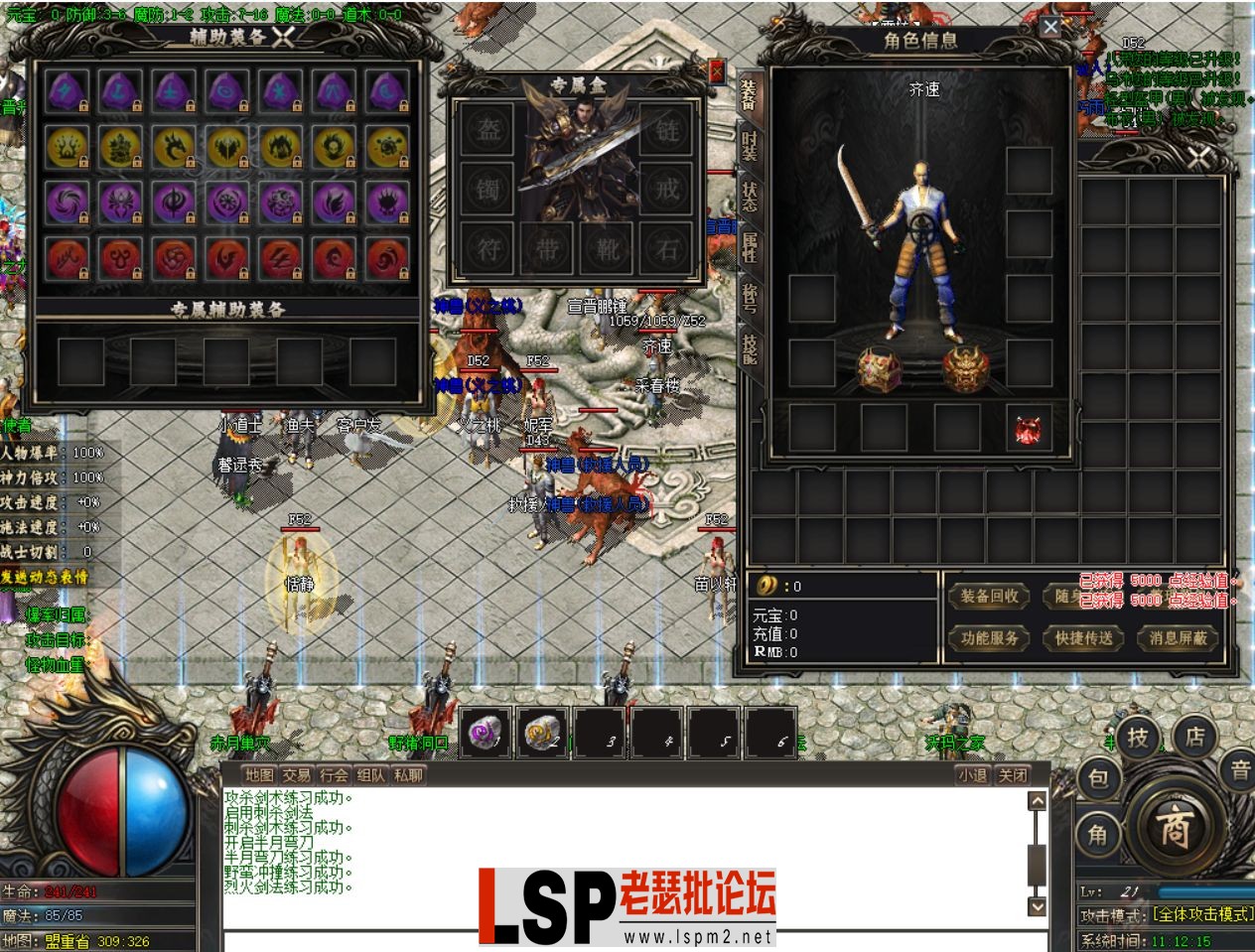Open the 包 bag round button

(1098, 779)
